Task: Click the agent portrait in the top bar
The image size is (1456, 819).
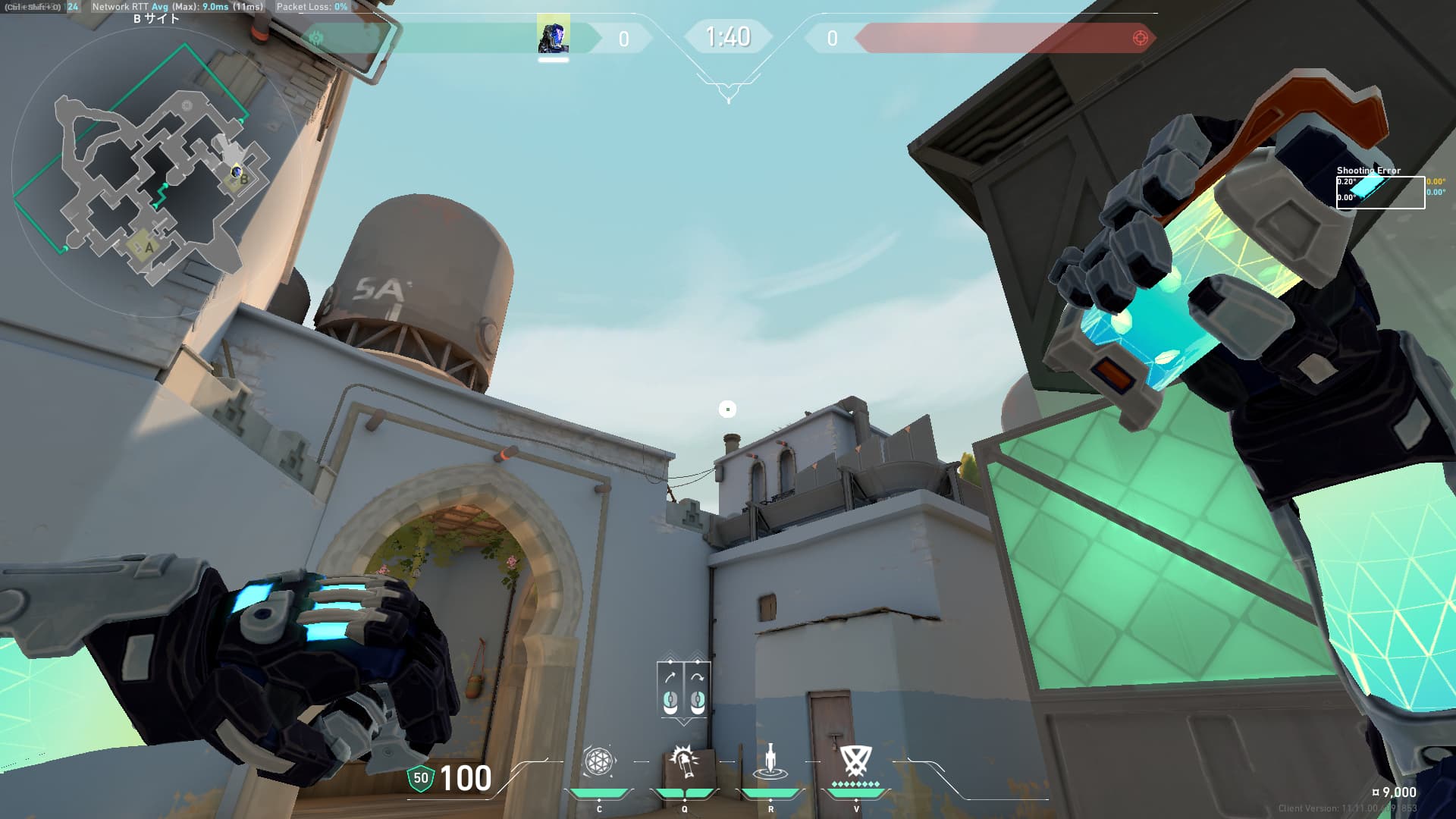Action: pos(553,37)
